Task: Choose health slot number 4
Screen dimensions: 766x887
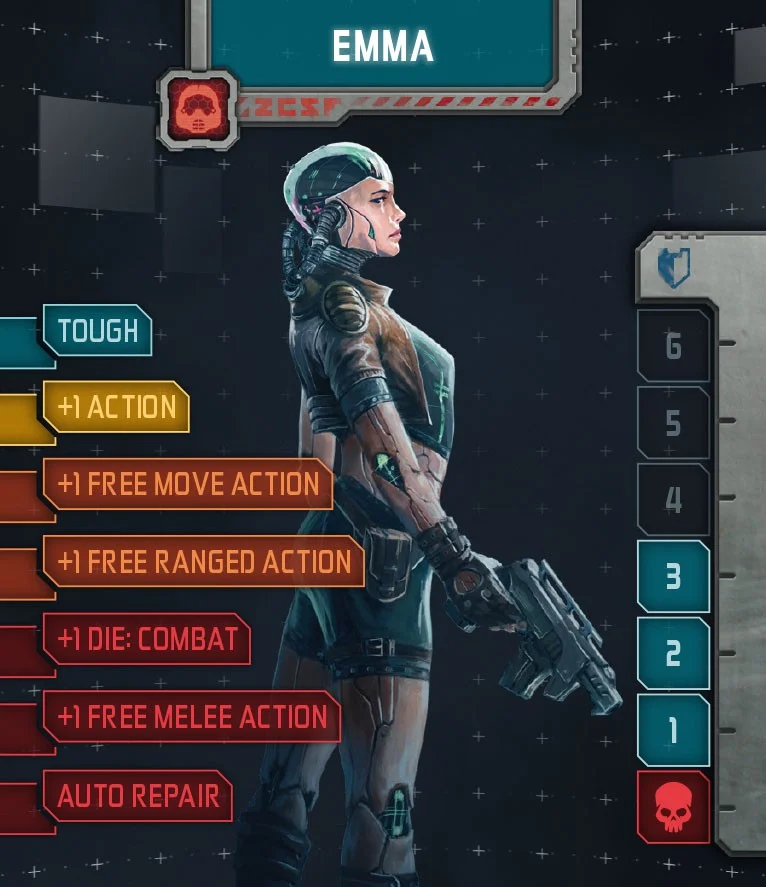Action: click(x=673, y=499)
